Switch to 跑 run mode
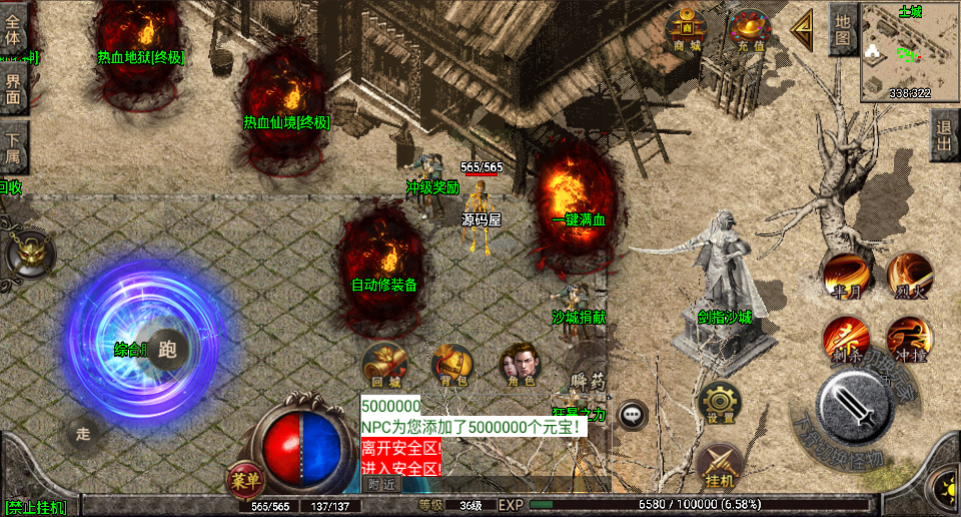 167,349
